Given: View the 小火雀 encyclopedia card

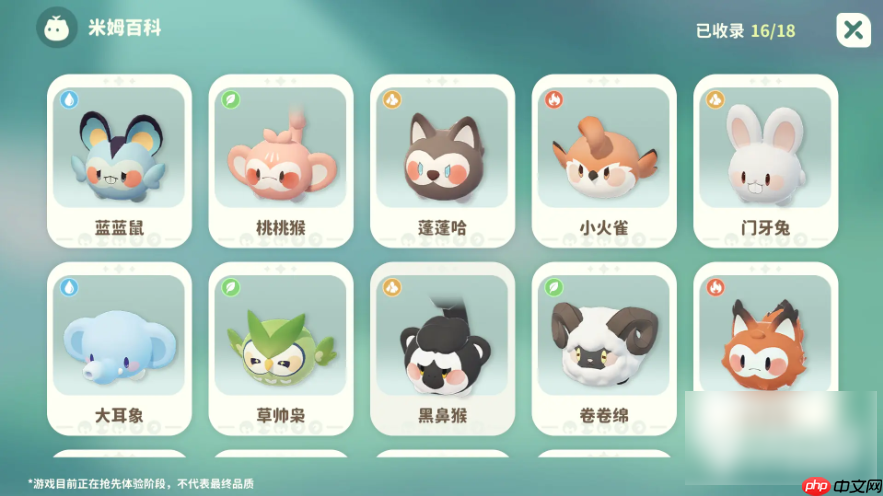Looking at the screenshot, I should [603, 161].
